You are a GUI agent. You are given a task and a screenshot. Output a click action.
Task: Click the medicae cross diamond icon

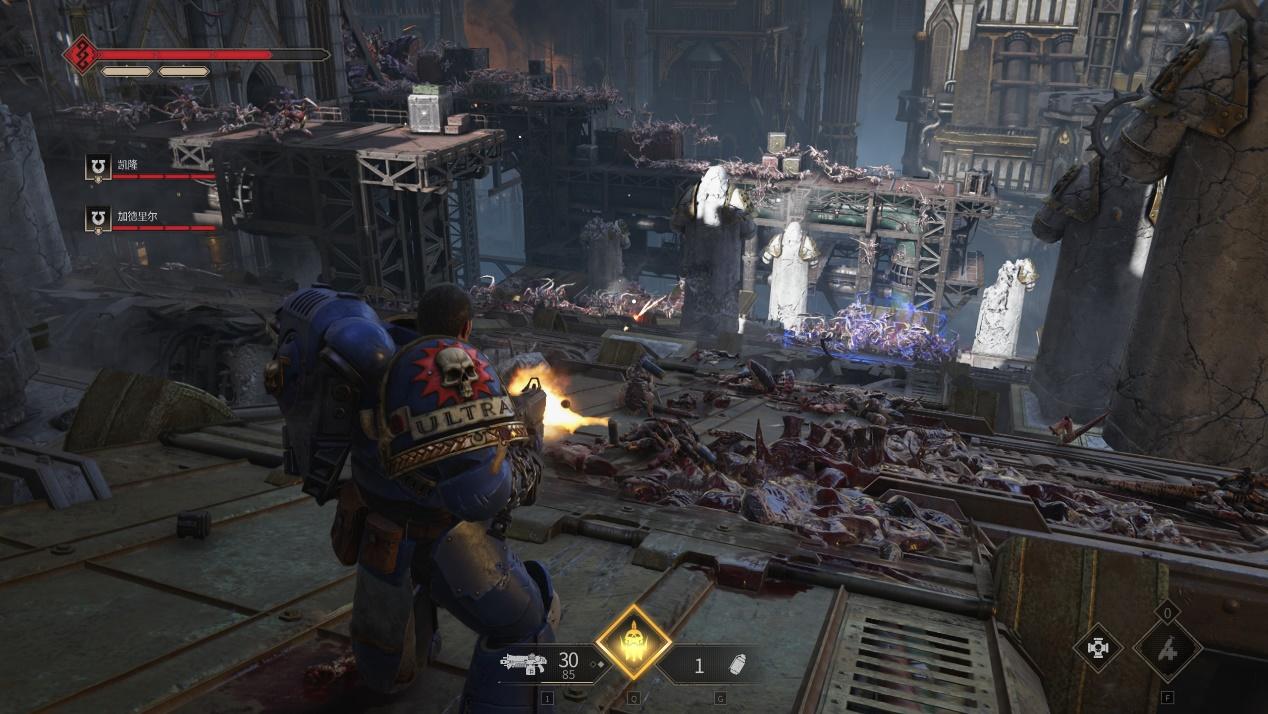(x=1098, y=648)
